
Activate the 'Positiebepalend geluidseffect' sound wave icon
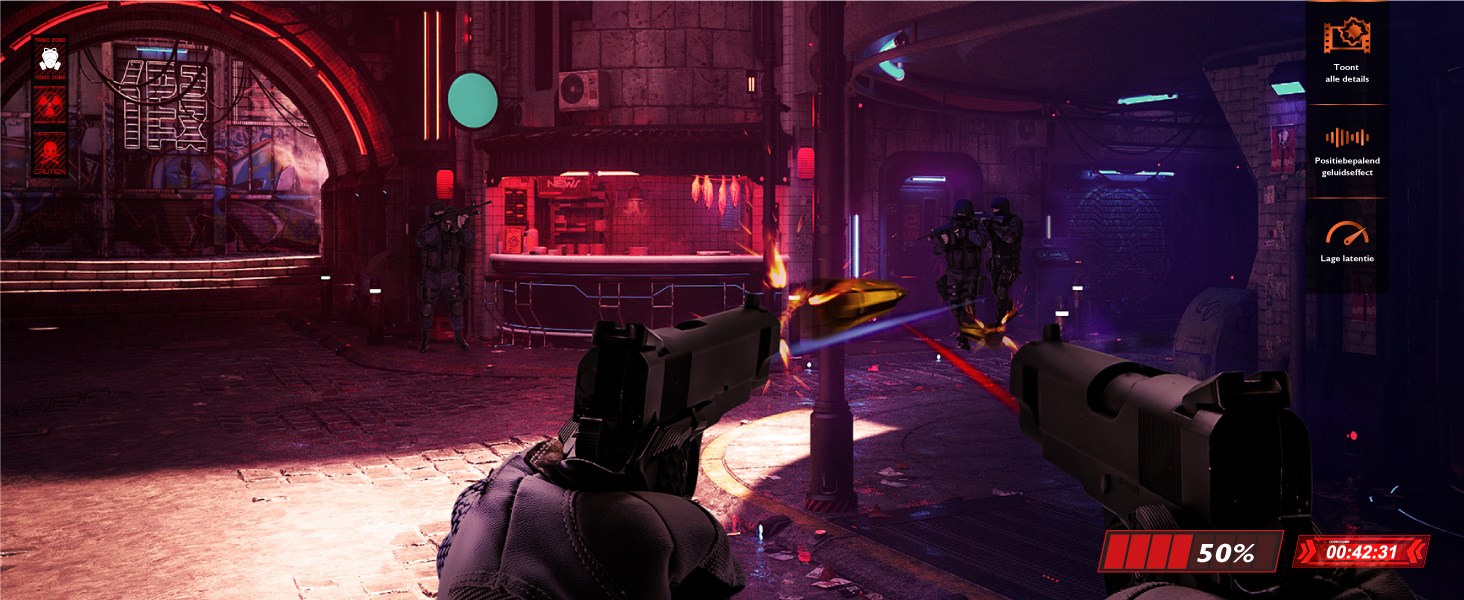coord(1346,138)
